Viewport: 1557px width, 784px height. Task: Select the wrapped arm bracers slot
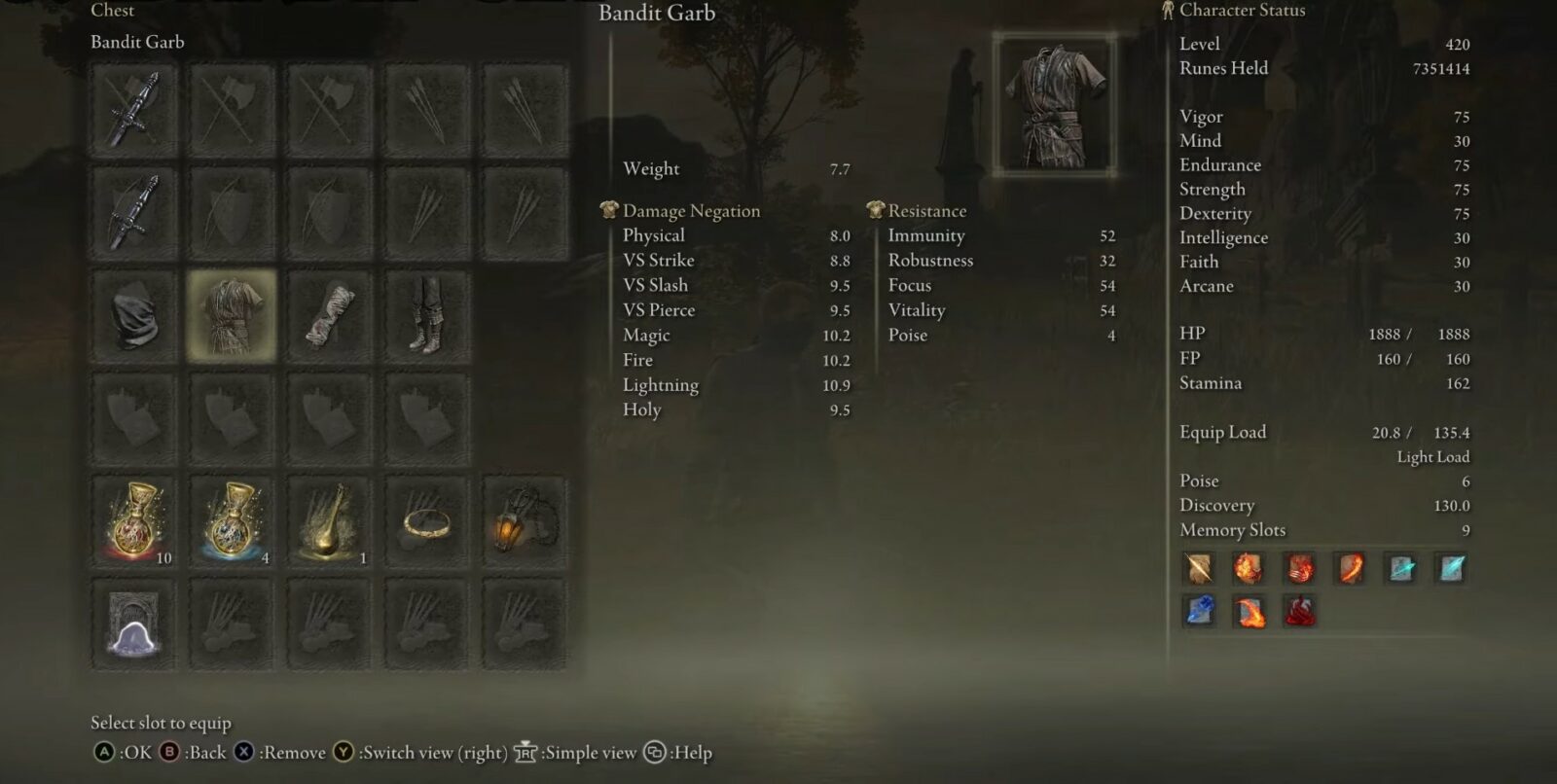tap(329, 315)
